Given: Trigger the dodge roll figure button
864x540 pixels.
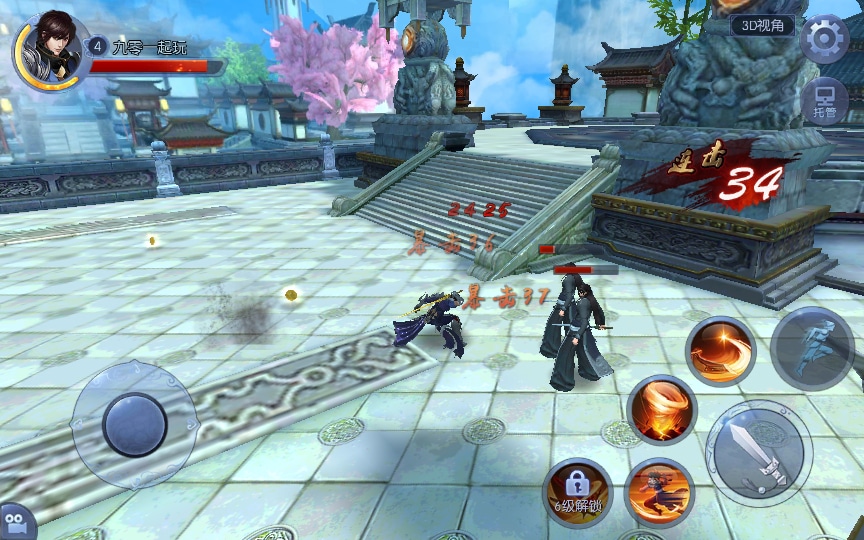Looking at the screenshot, I should 810,347.
